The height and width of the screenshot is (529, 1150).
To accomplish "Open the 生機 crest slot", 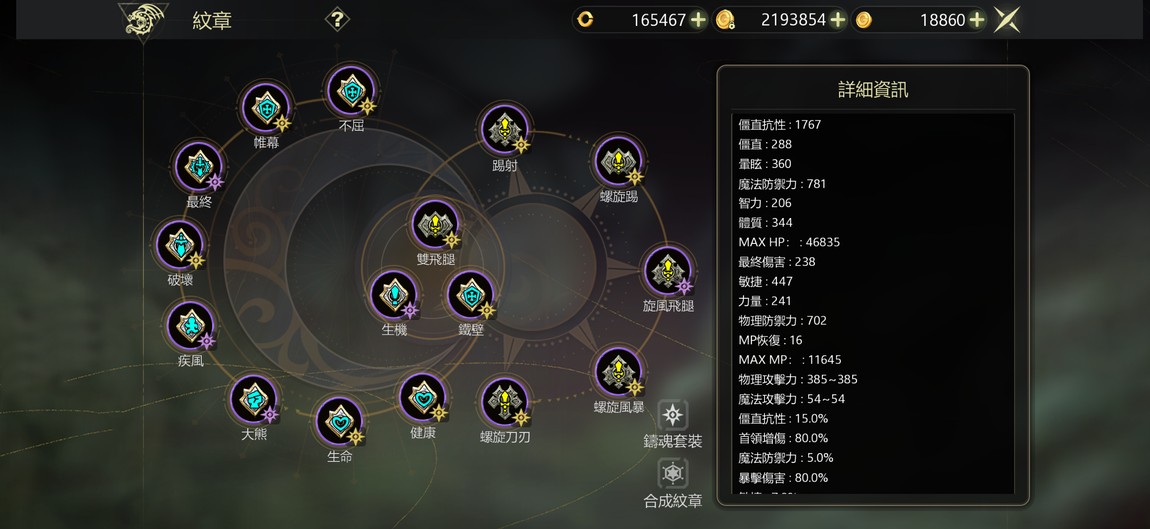I will pyautogui.click(x=394, y=295).
